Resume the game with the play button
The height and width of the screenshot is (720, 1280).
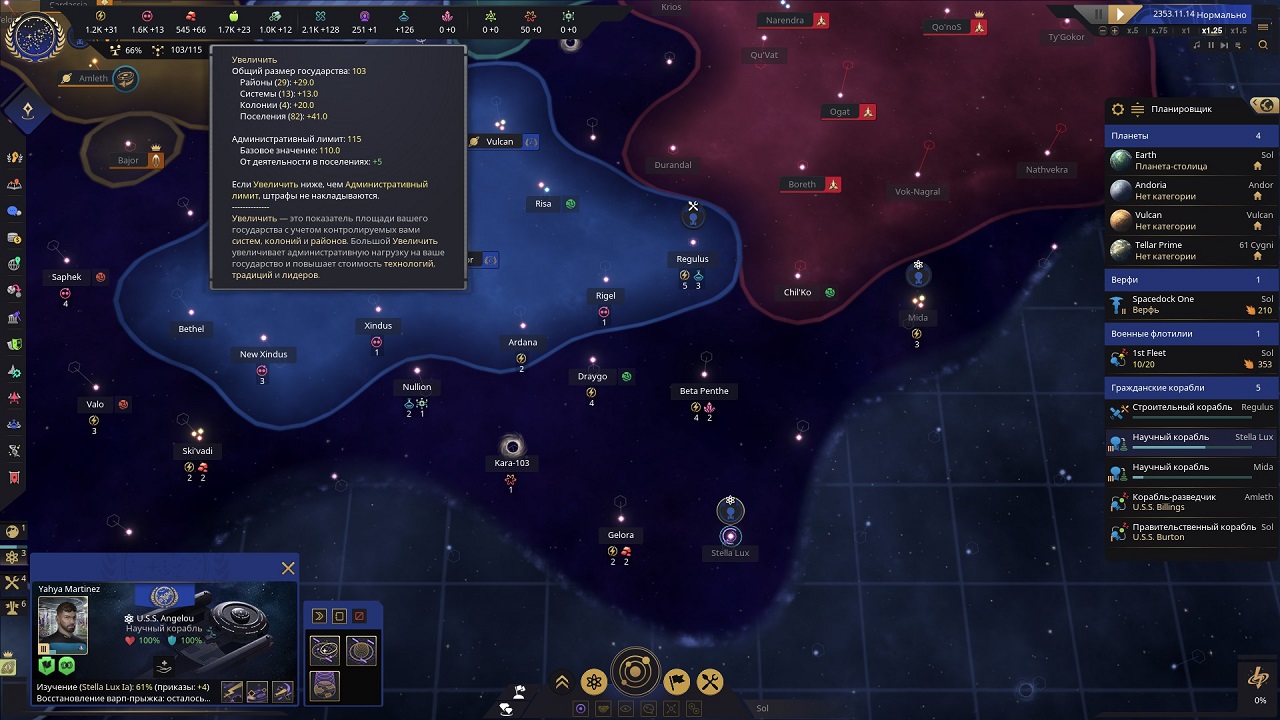pyautogui.click(x=1121, y=14)
